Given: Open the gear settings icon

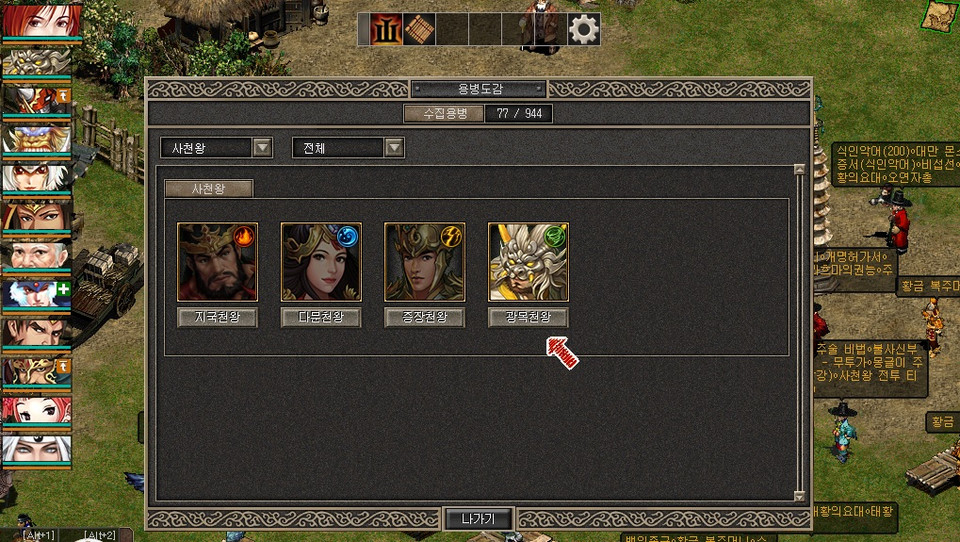Looking at the screenshot, I should click(x=584, y=30).
